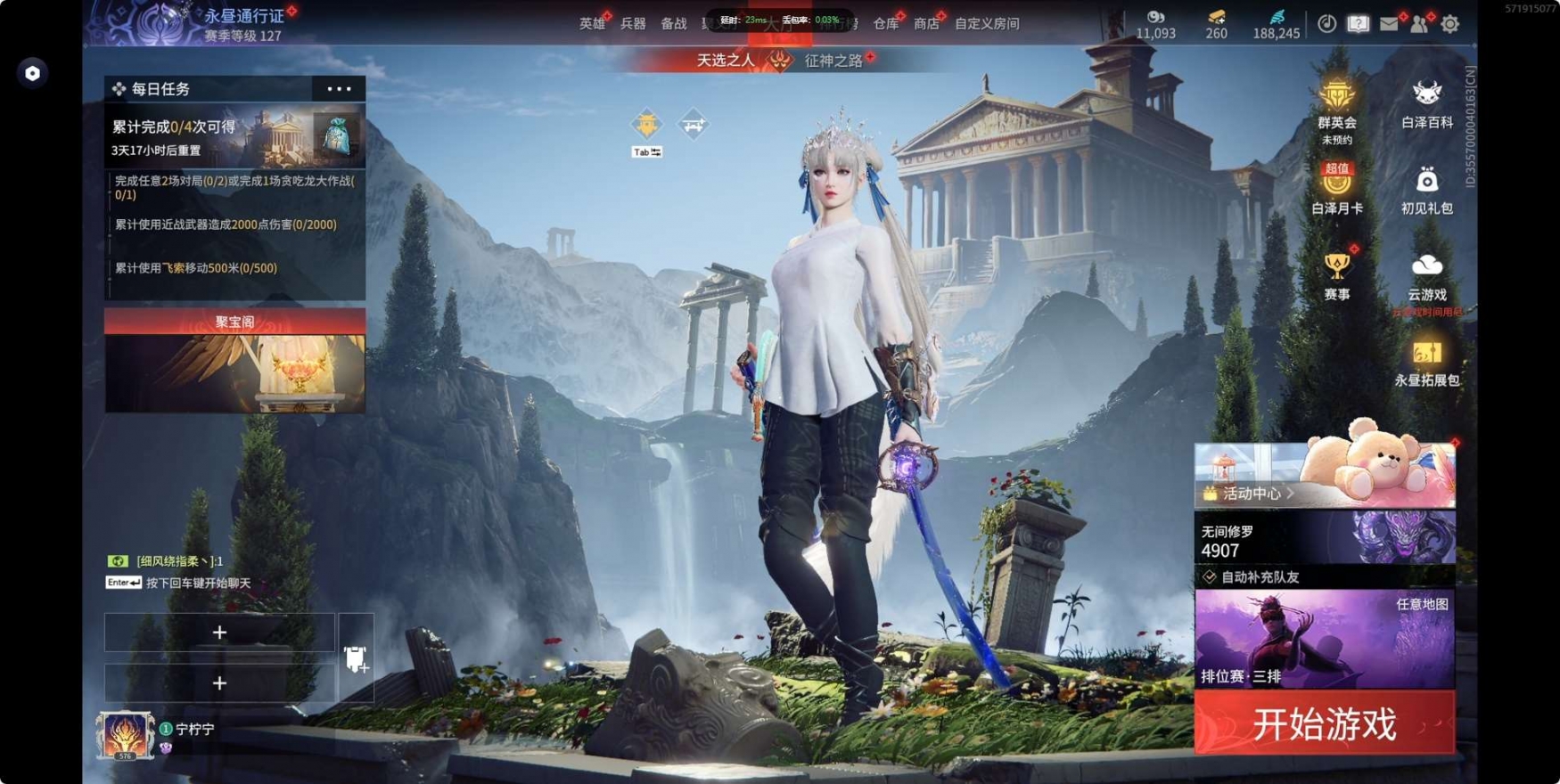Open the 商店 shop menu
1560x784 pixels.
(x=926, y=24)
